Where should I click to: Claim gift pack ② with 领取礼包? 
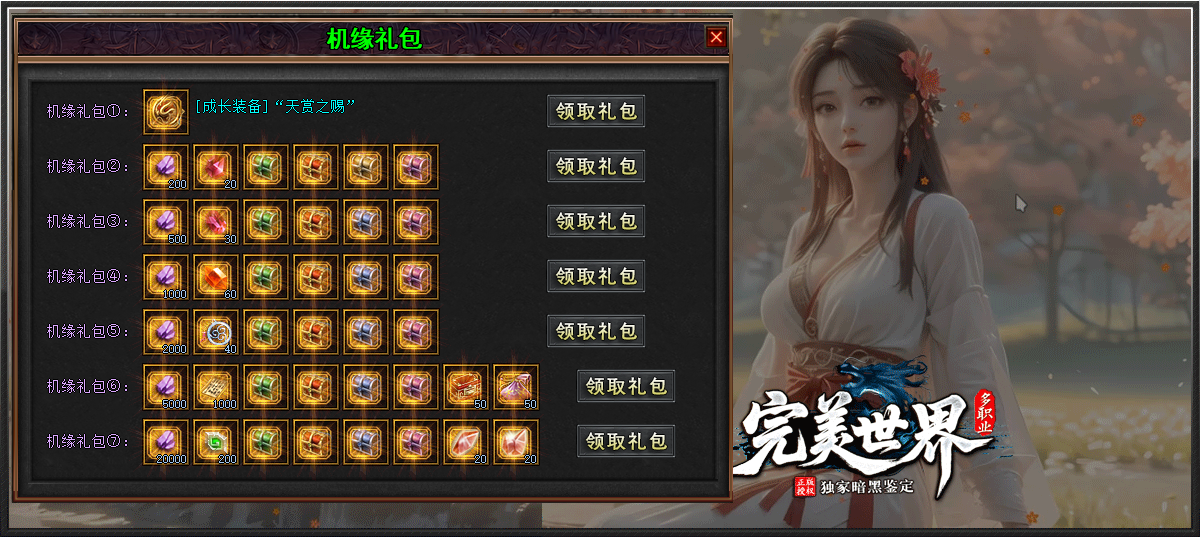pyautogui.click(x=596, y=166)
